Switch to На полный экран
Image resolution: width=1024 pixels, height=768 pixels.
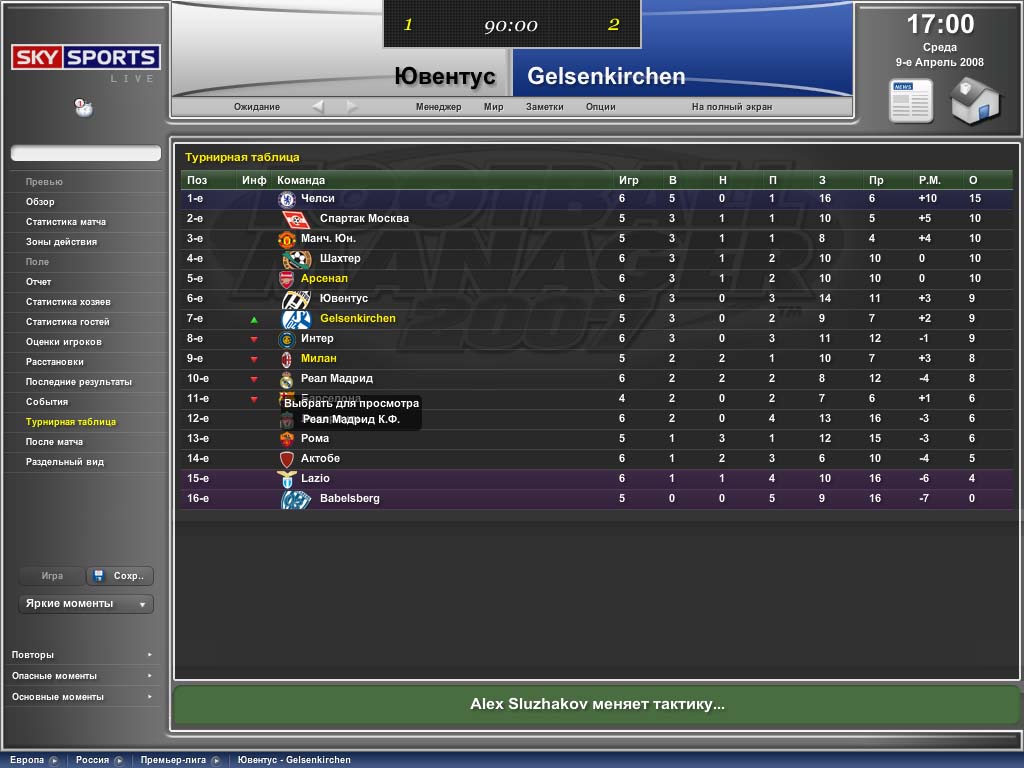coord(731,107)
